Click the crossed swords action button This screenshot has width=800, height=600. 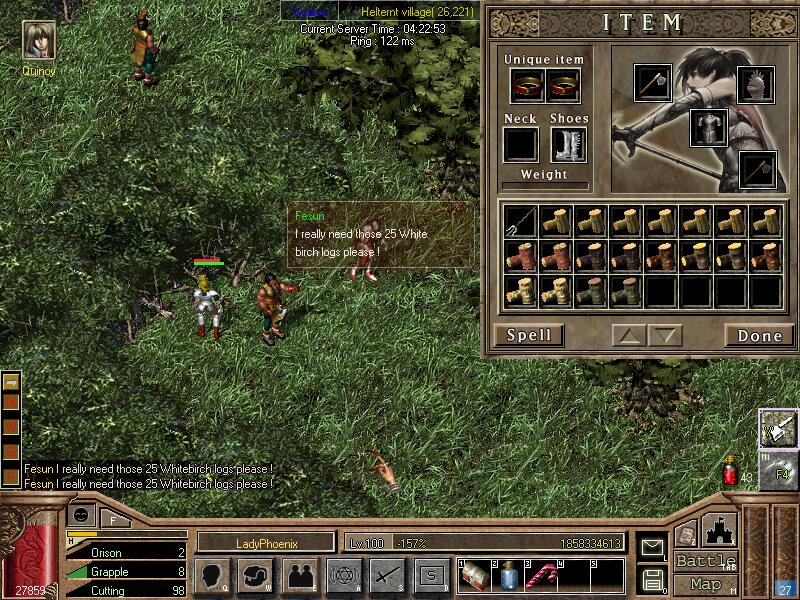(x=387, y=575)
